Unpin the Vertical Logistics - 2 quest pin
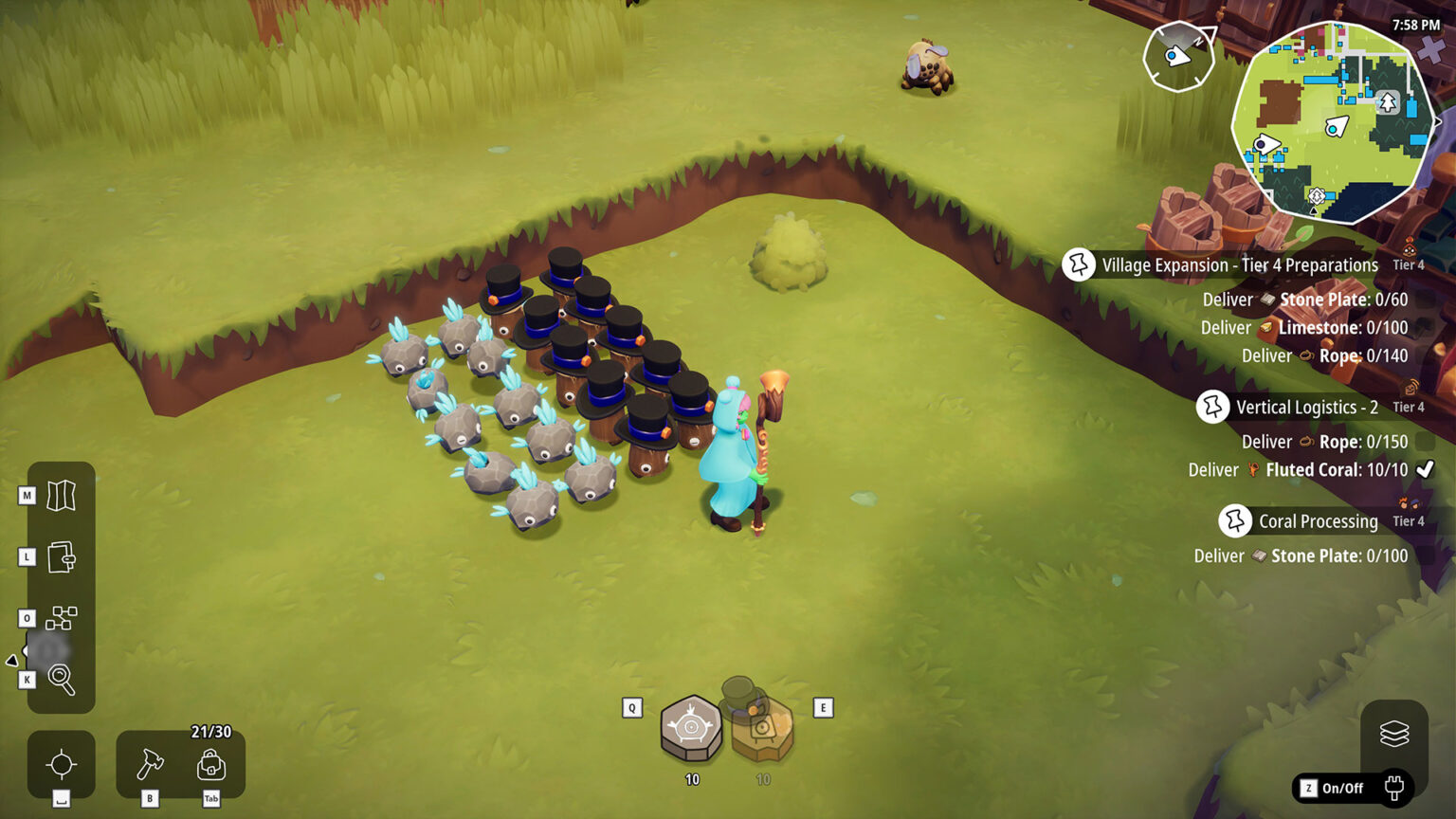This screenshot has width=1456, height=819. click(x=1212, y=407)
